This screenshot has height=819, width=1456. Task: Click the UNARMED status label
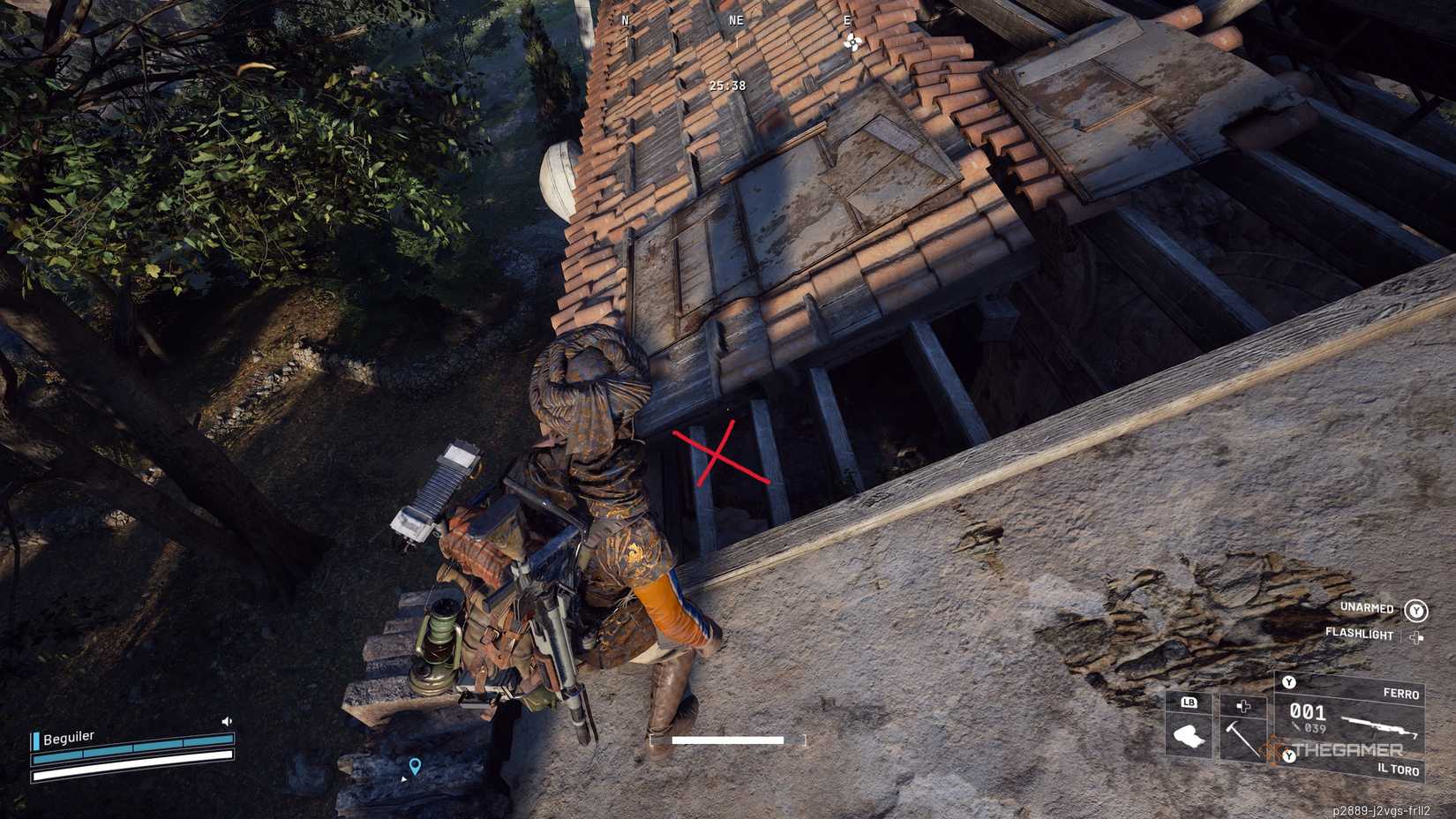click(x=1366, y=608)
